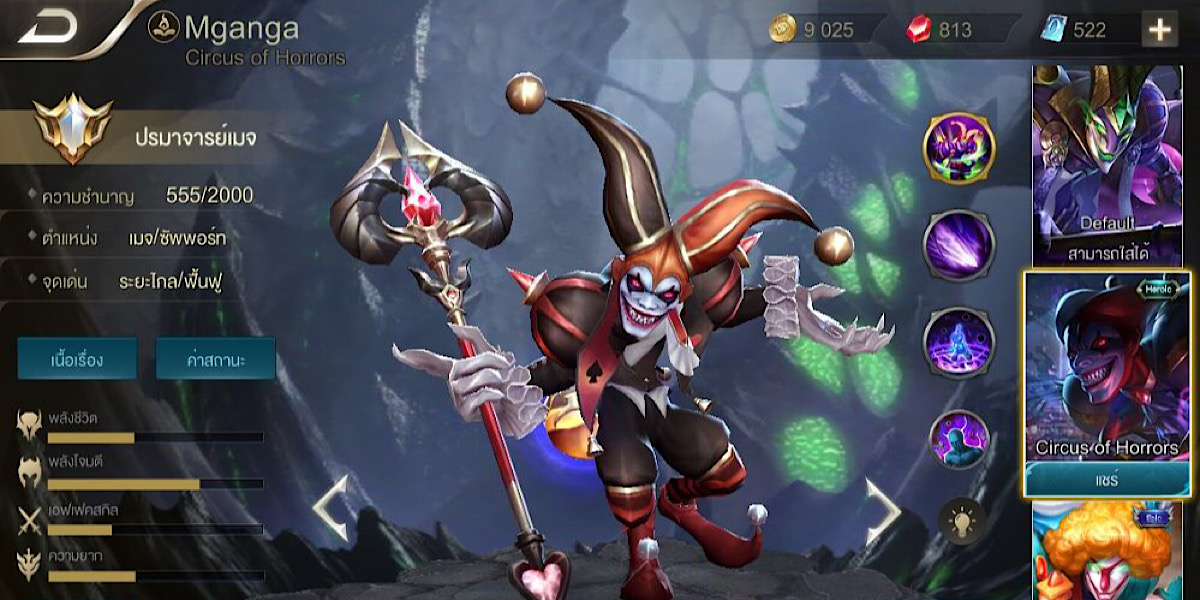Viewport: 1200px width, 600px height.
Task: Go back using the top-left arrow
Action: [x=48, y=28]
